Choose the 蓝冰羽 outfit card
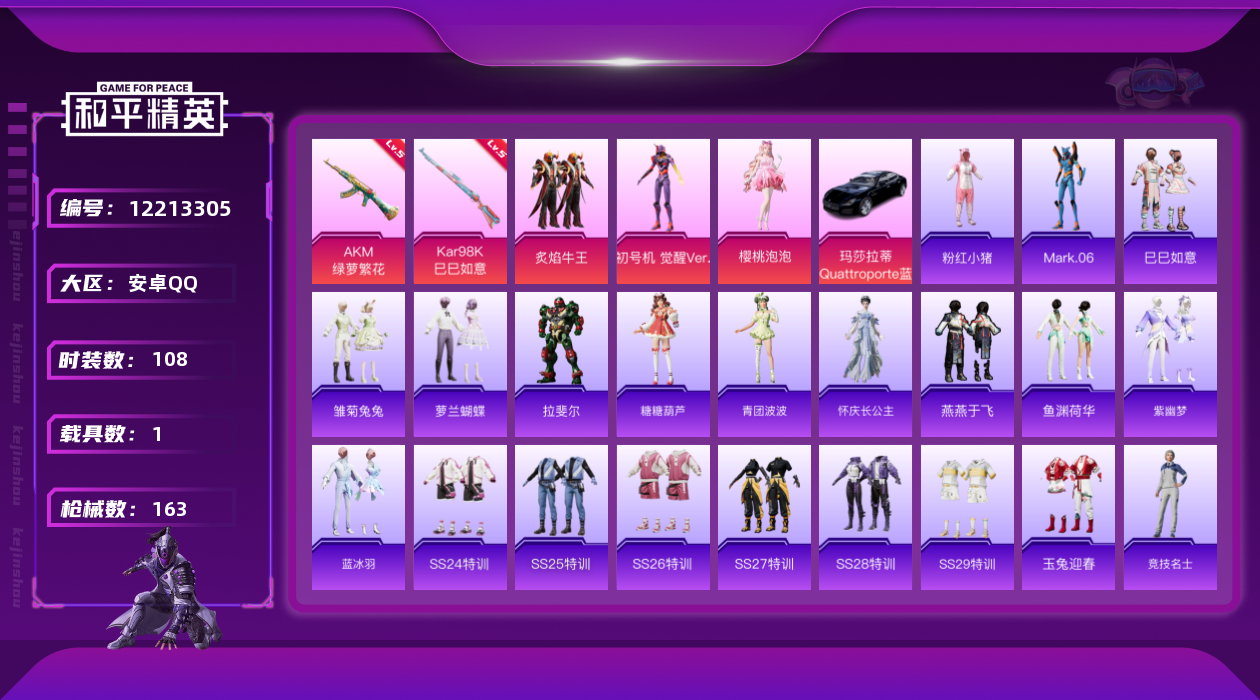The width and height of the screenshot is (1260, 700). point(358,517)
